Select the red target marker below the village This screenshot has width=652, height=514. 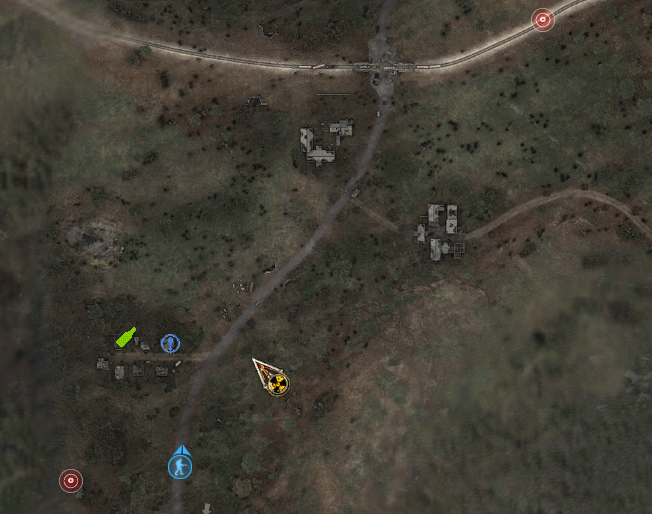pyautogui.click(x=70, y=481)
